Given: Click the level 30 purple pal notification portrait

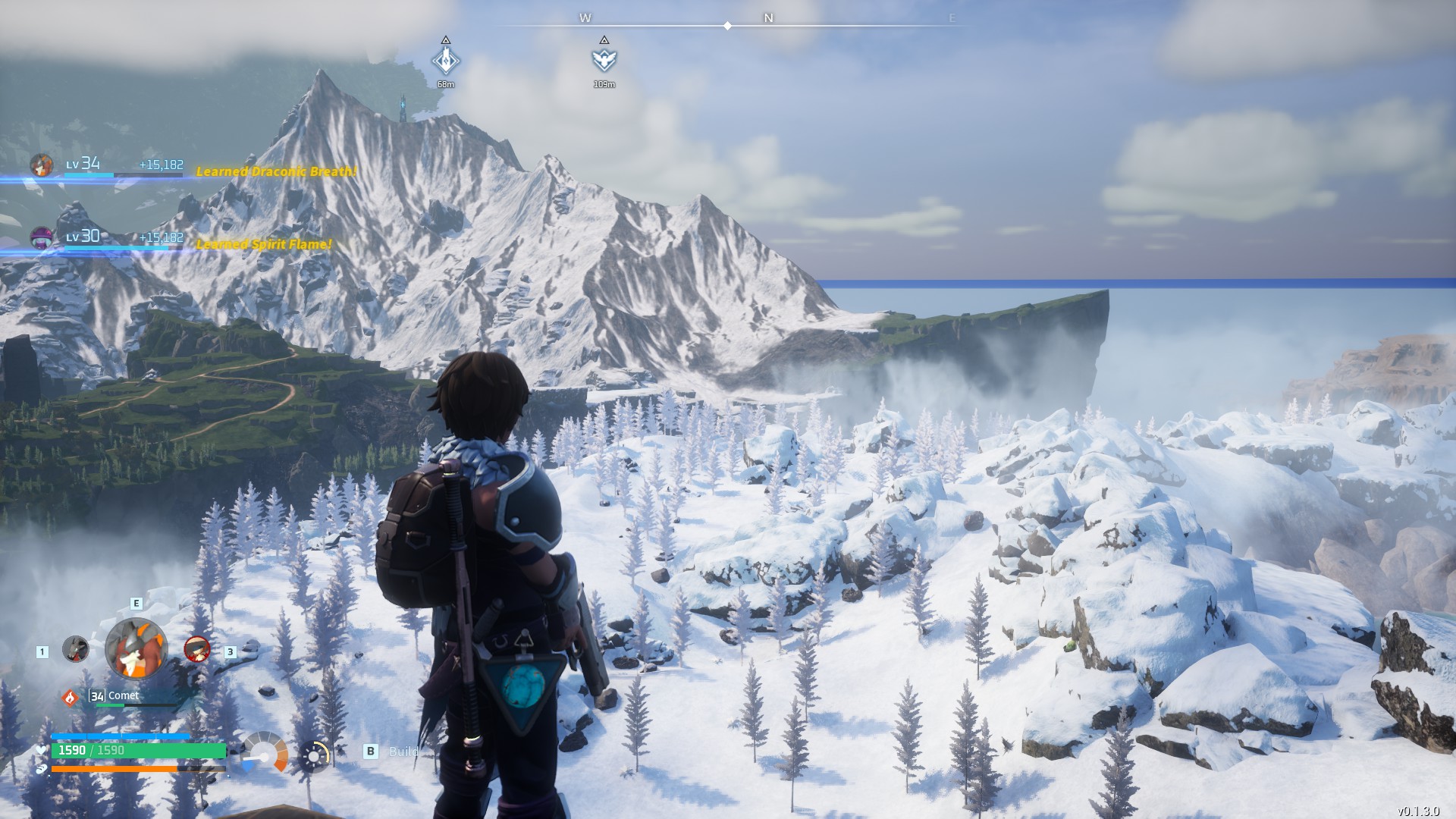Looking at the screenshot, I should pos(42,237).
